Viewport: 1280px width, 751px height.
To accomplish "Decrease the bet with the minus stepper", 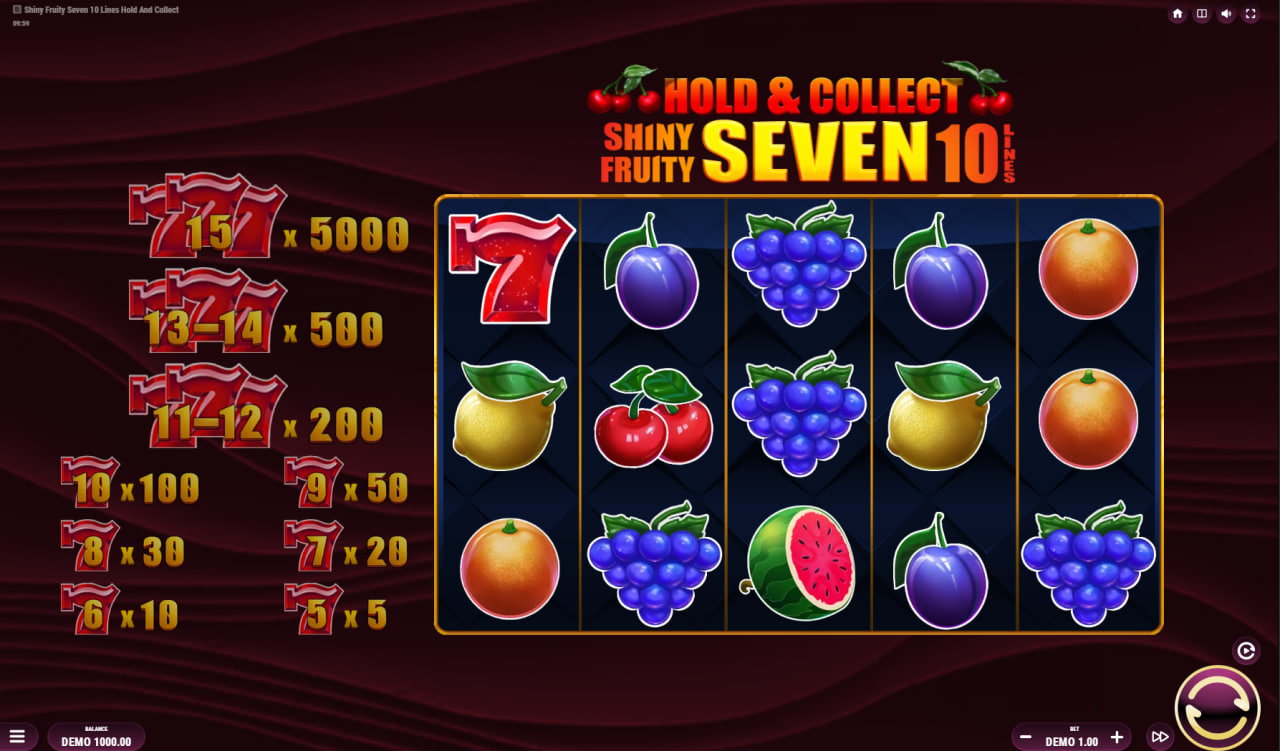I will [x=1025, y=737].
